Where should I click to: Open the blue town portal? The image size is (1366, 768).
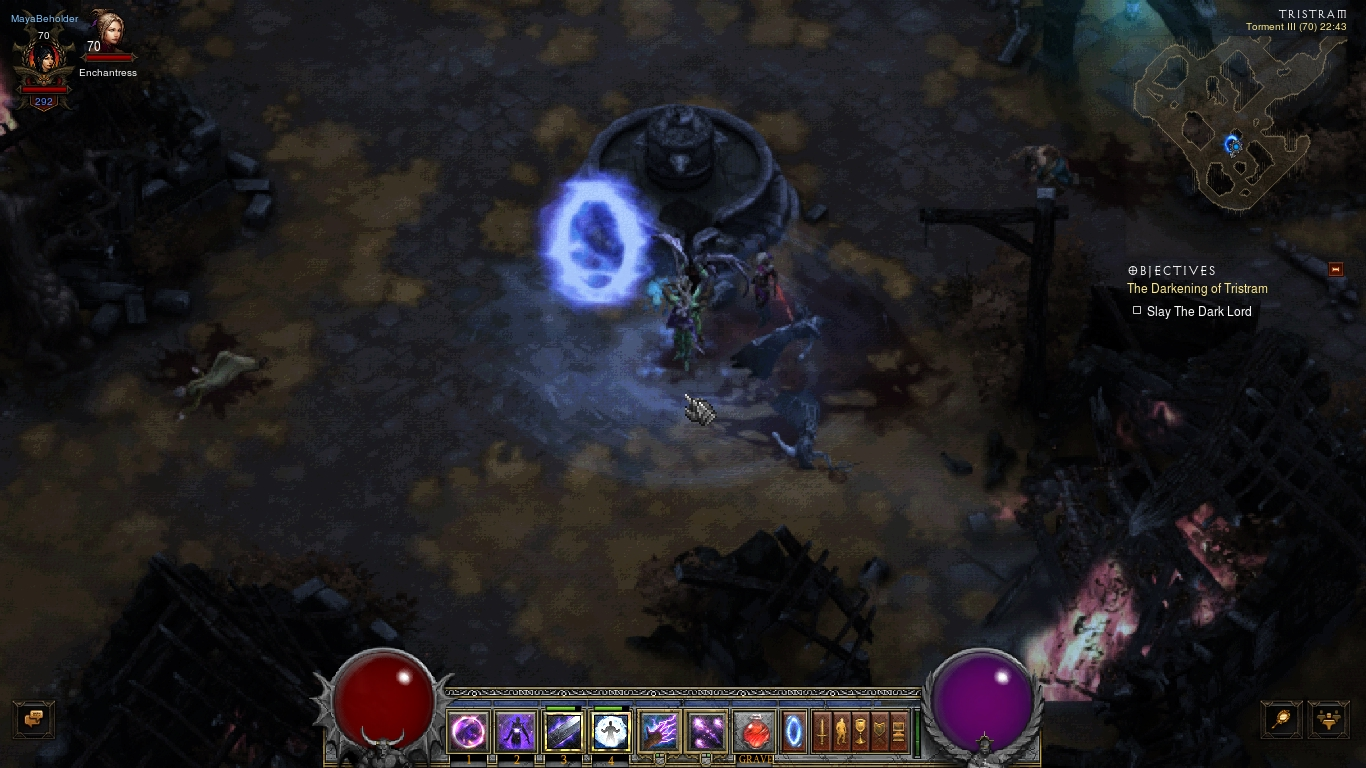click(794, 732)
